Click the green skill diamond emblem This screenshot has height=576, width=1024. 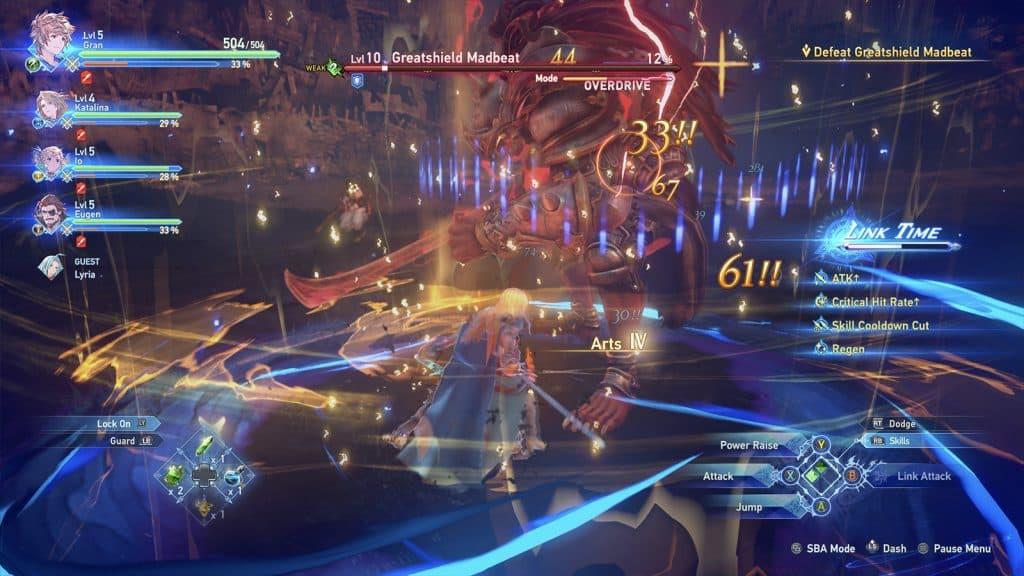pyautogui.click(x=821, y=476)
